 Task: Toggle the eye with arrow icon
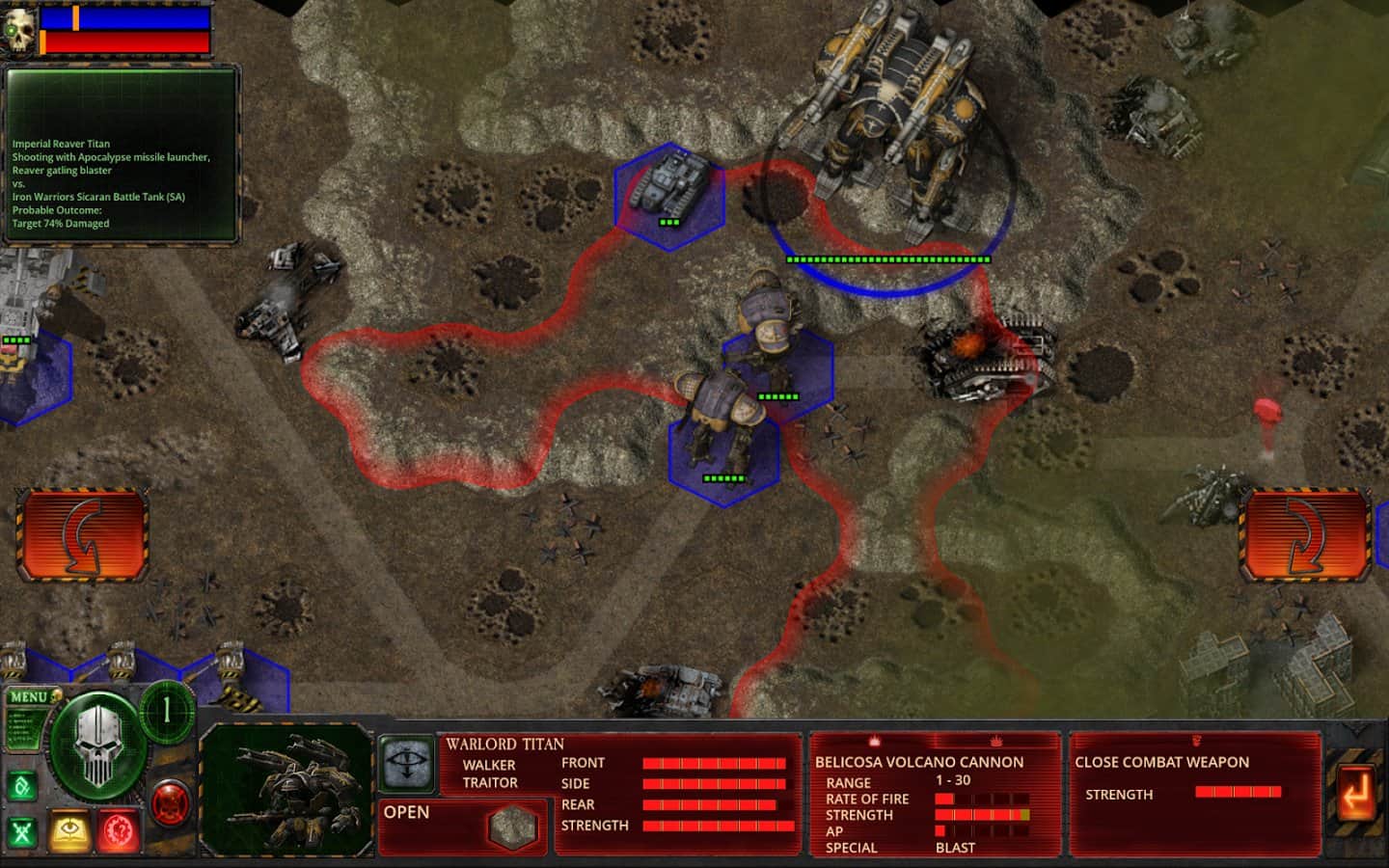[404, 763]
